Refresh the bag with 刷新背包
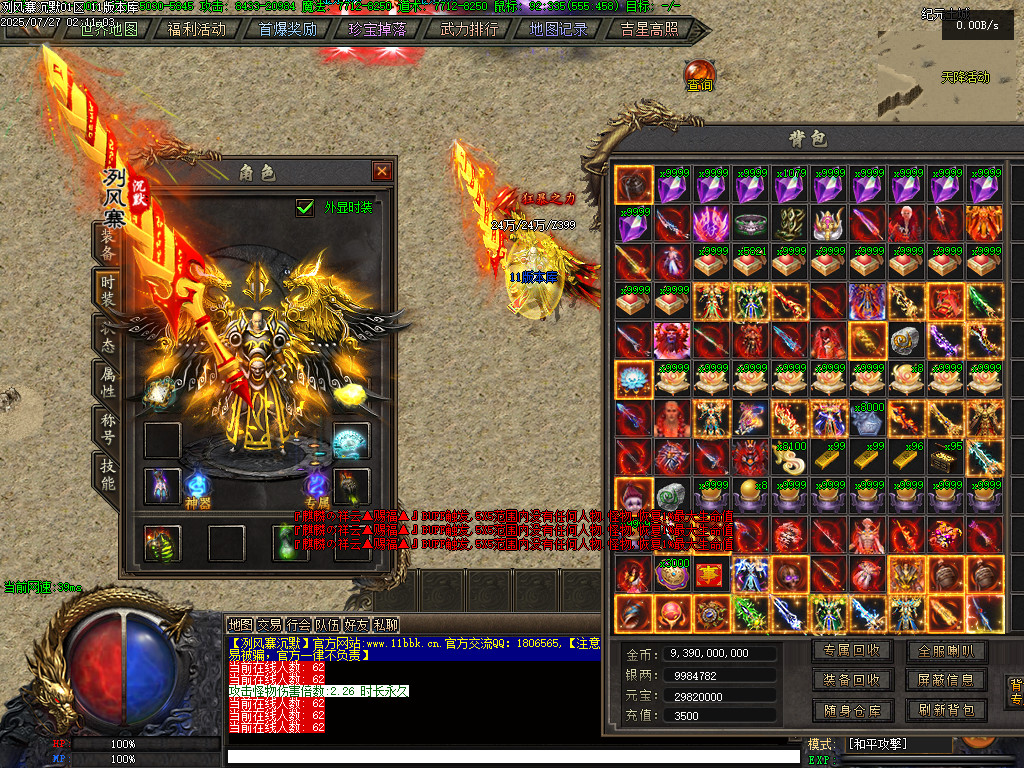This screenshot has height=768, width=1024. (x=946, y=710)
